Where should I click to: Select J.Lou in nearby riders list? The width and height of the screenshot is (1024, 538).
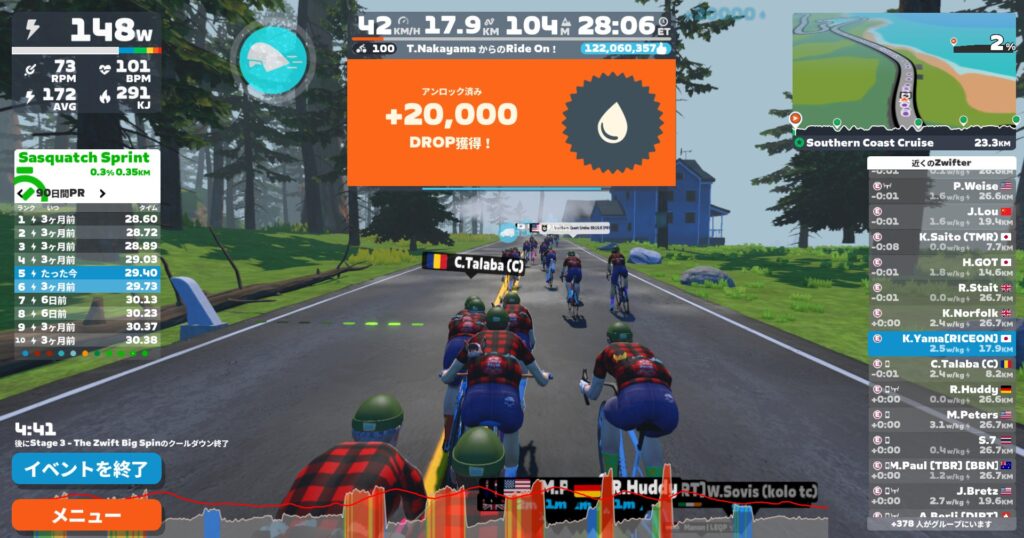click(941, 216)
